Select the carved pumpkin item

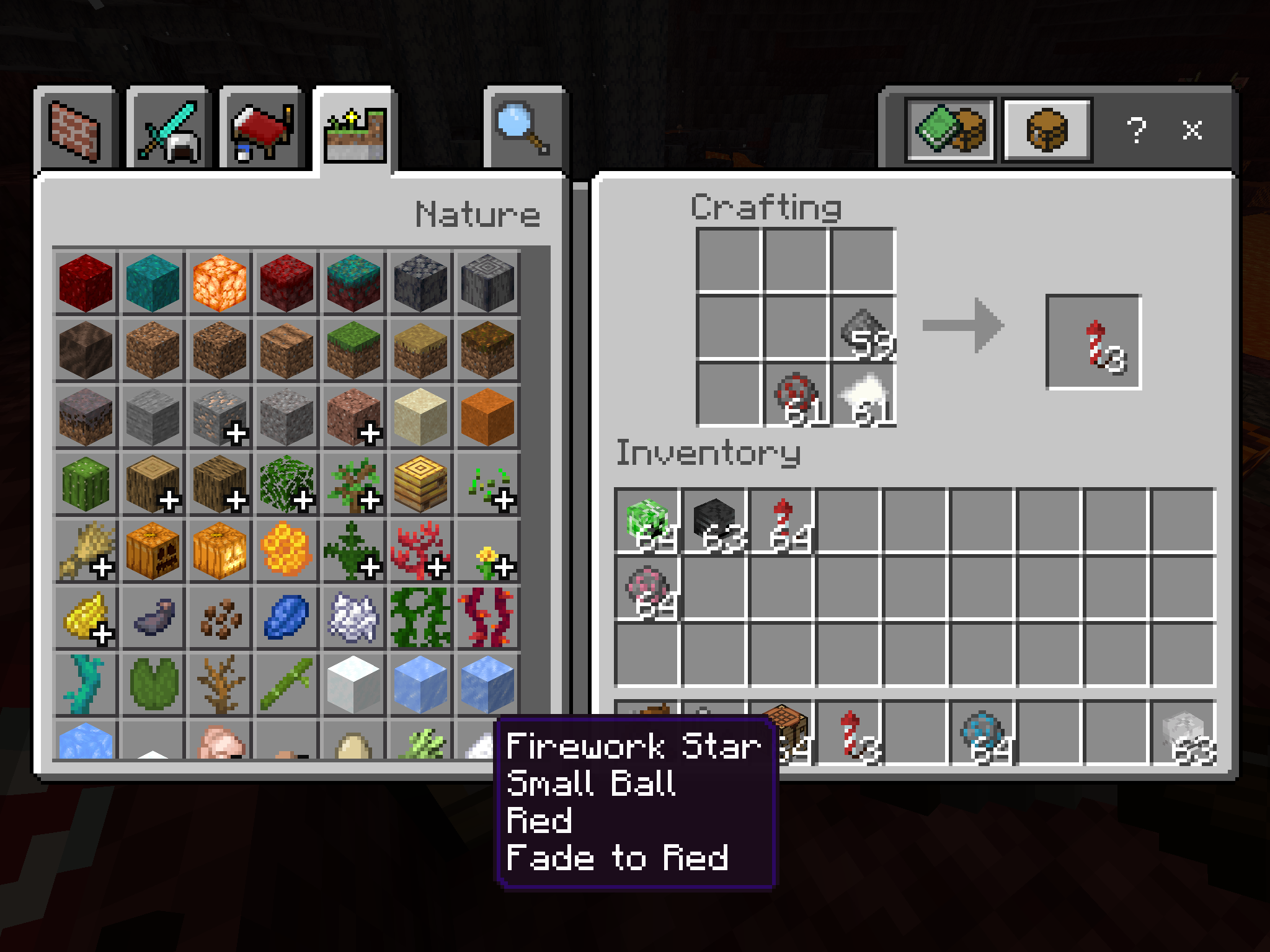tap(153, 550)
